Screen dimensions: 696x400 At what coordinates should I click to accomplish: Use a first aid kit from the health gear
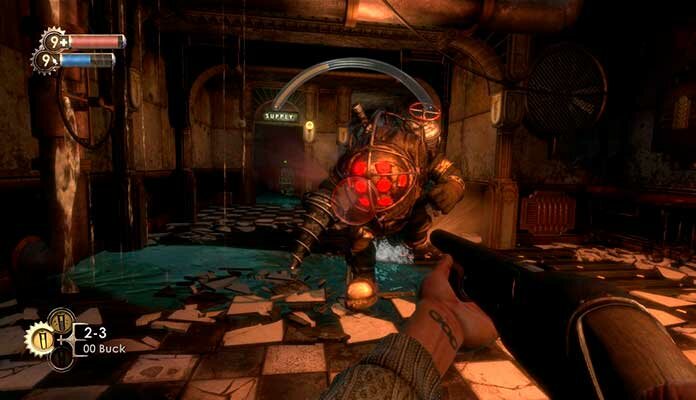point(53,41)
